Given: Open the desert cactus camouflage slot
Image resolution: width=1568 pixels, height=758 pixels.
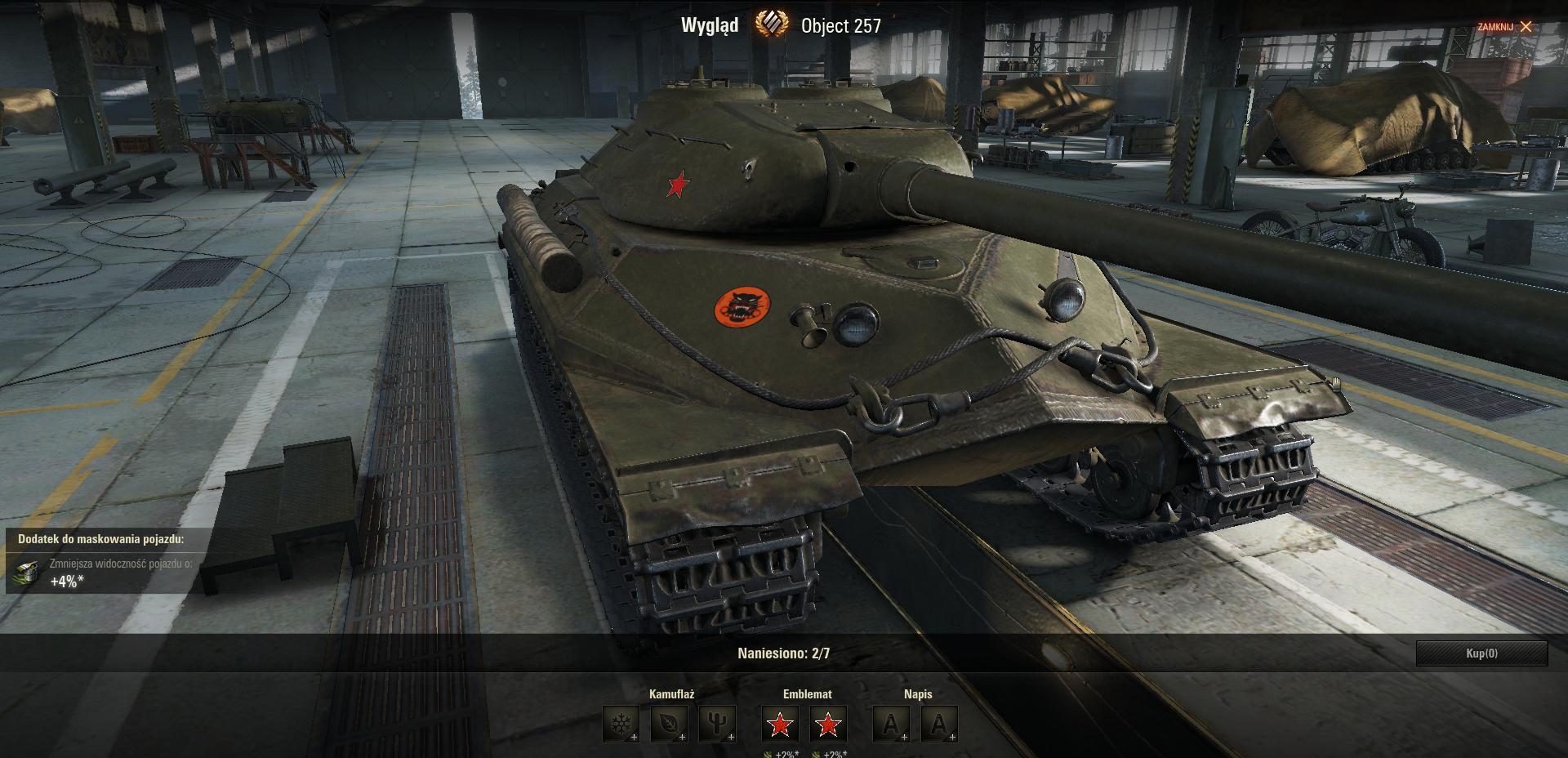Looking at the screenshot, I should click(717, 725).
